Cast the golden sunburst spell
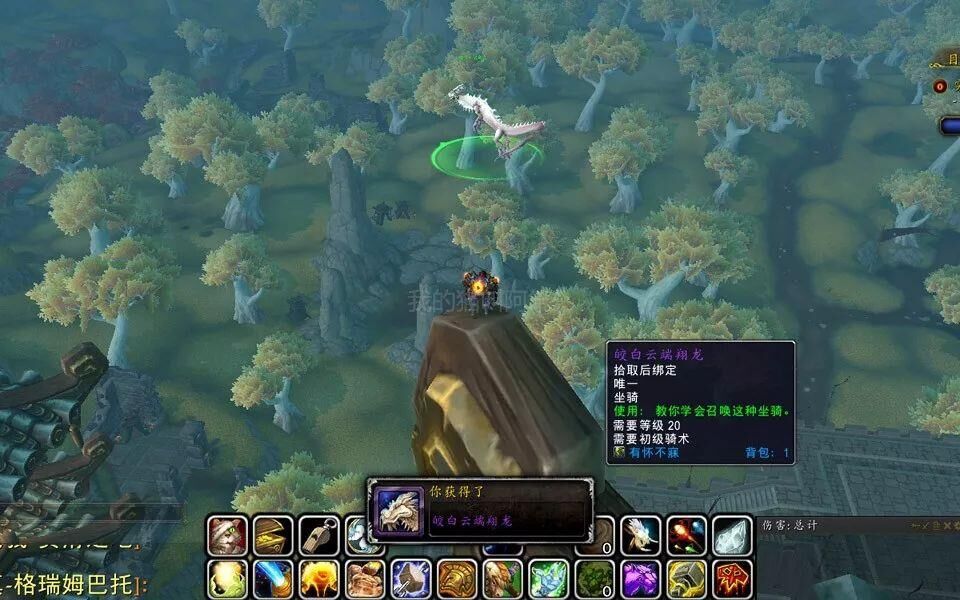This screenshot has width=960, height=600. [x=318, y=580]
